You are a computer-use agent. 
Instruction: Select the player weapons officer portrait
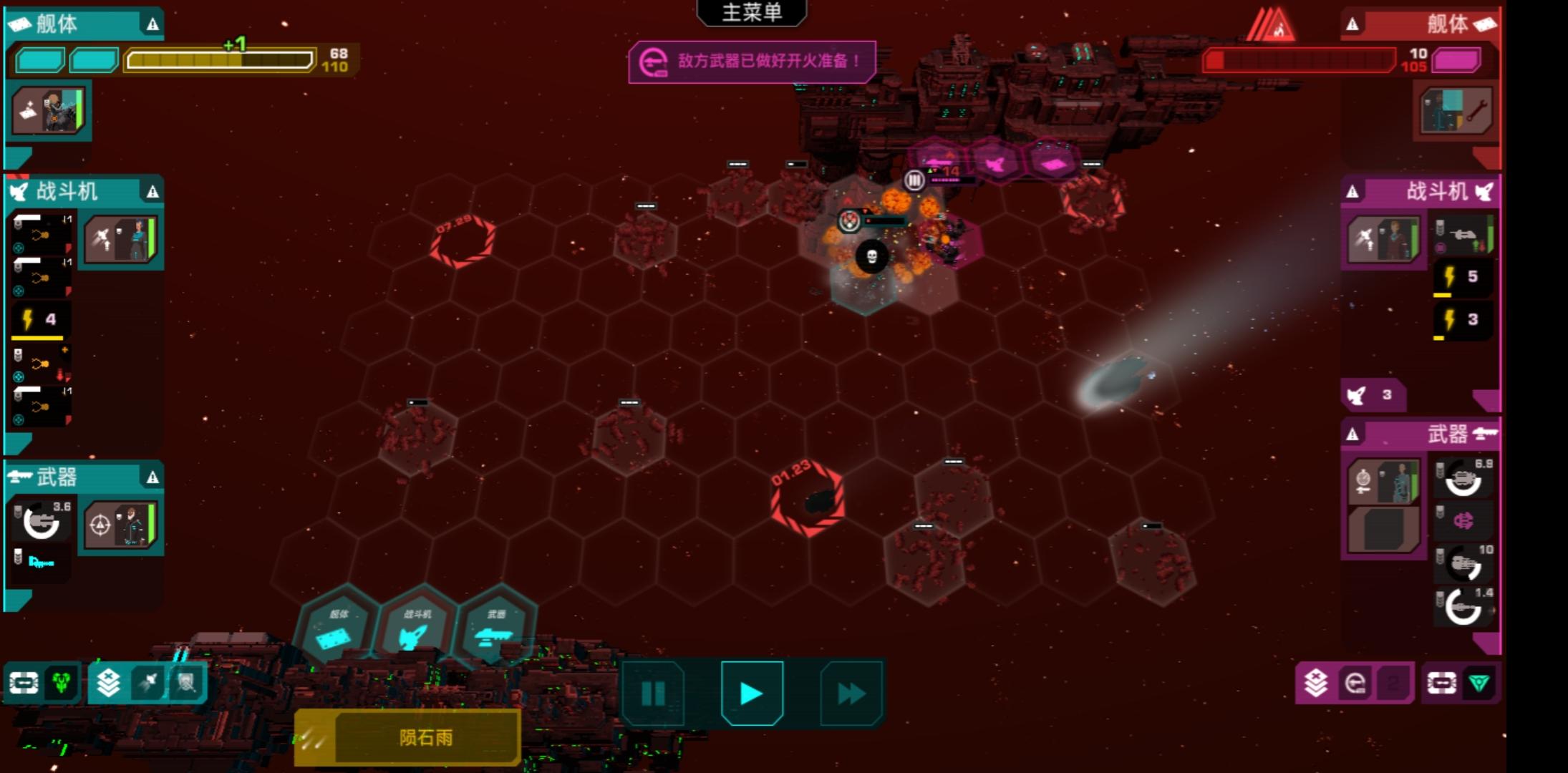click(x=120, y=525)
